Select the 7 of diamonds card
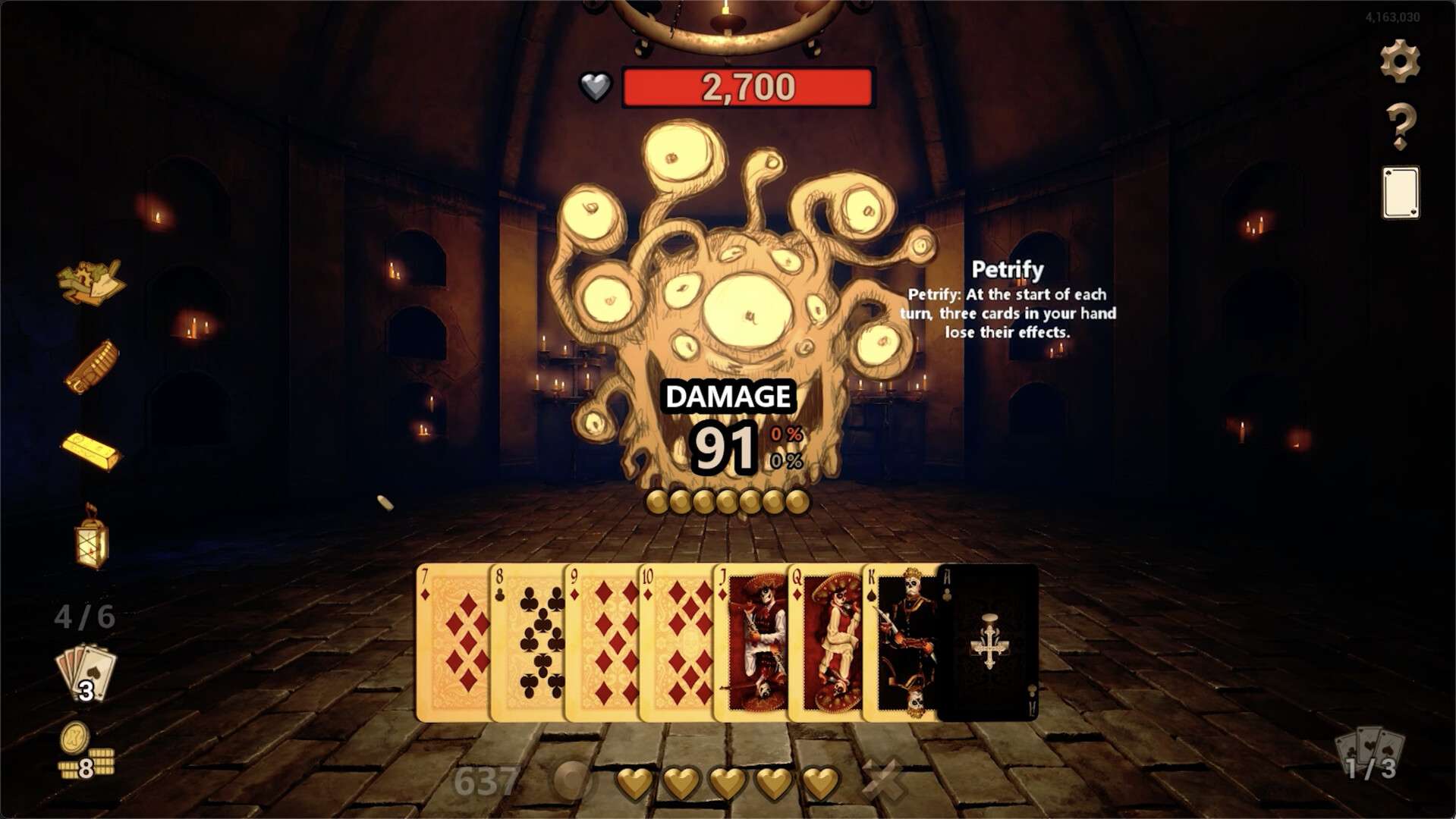The height and width of the screenshot is (819, 1456). [453, 642]
